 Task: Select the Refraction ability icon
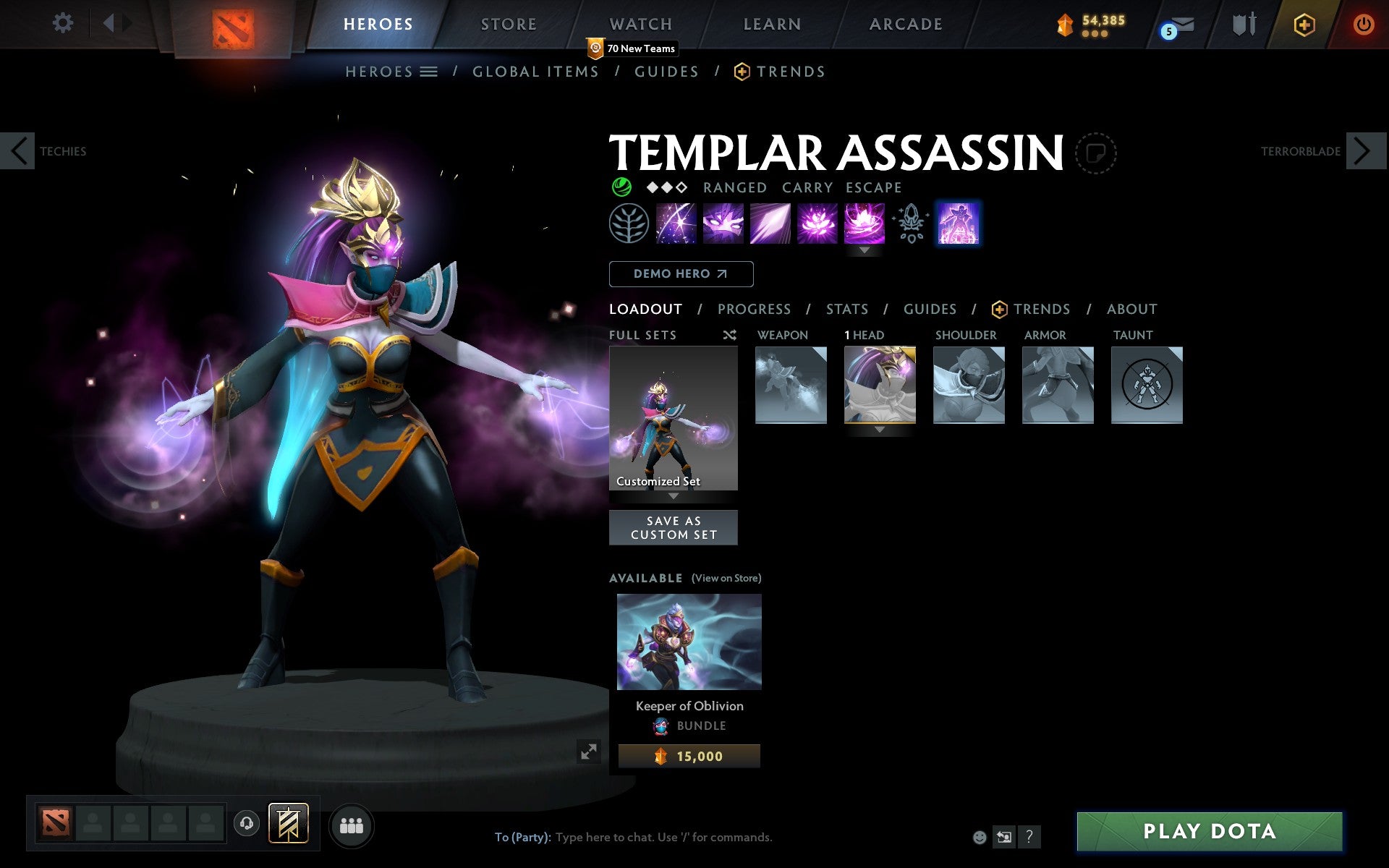tap(677, 223)
